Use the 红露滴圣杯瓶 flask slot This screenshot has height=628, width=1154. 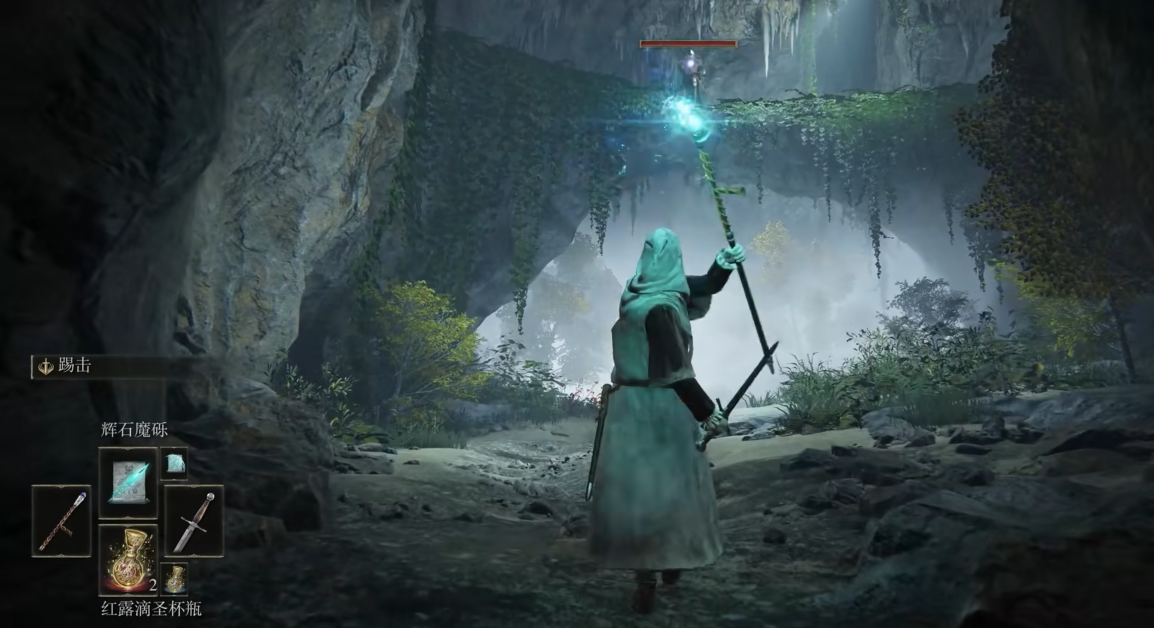click(x=128, y=559)
